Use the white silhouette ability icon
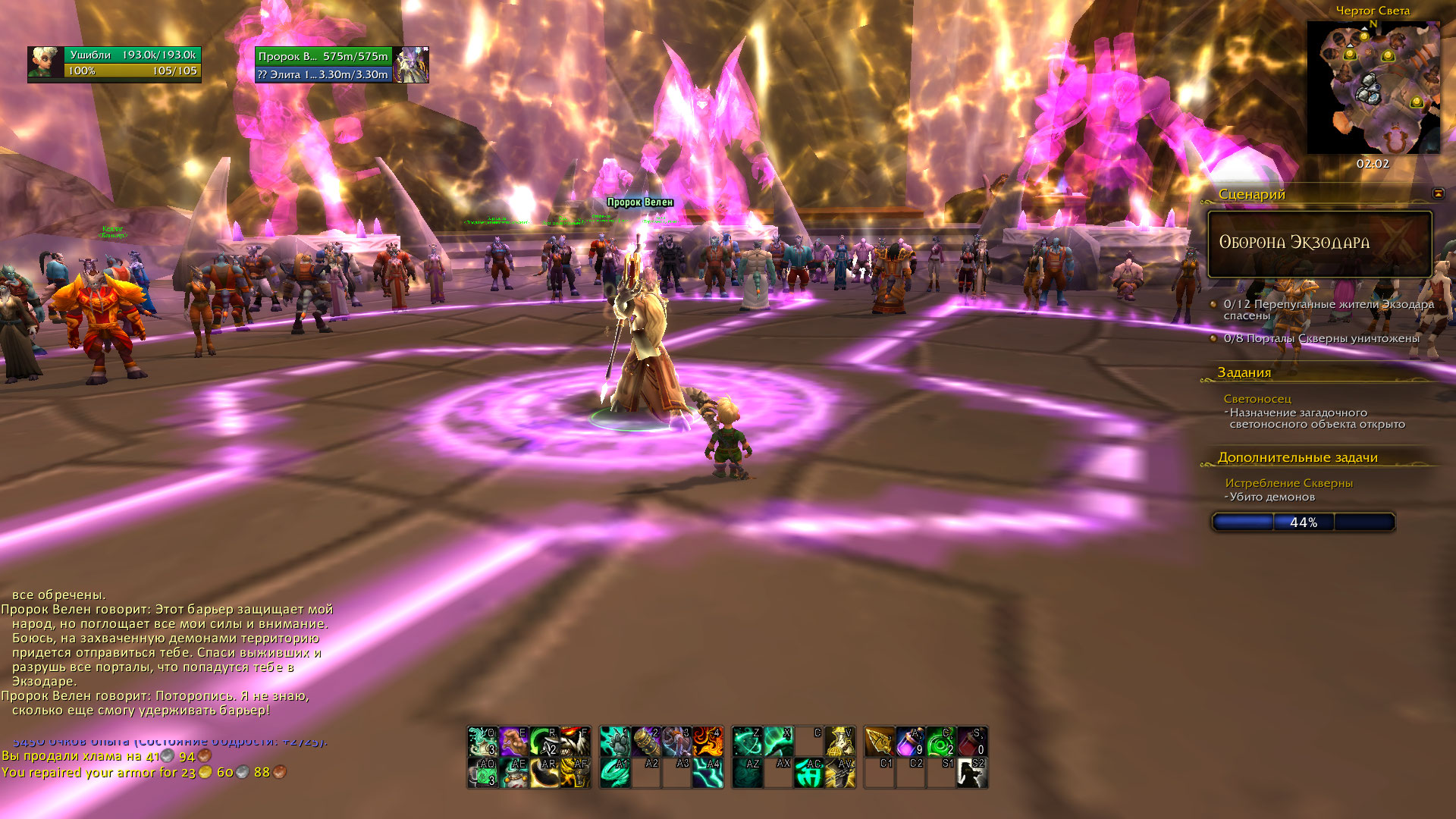The image size is (1456, 819). [x=972, y=773]
